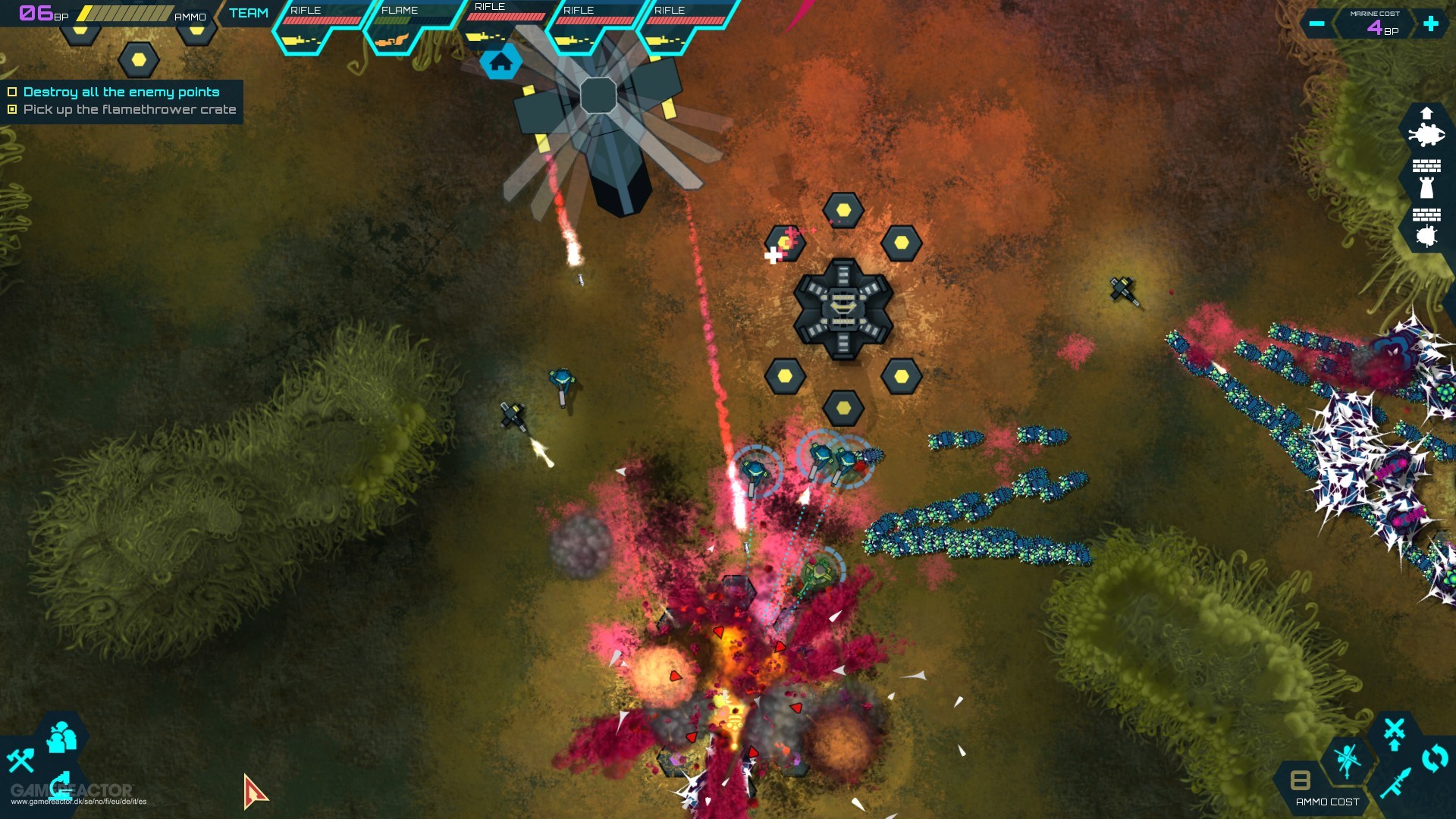Click the yellow AMMO bar at top left
1456x819 pixels.
pyautogui.click(x=125, y=11)
